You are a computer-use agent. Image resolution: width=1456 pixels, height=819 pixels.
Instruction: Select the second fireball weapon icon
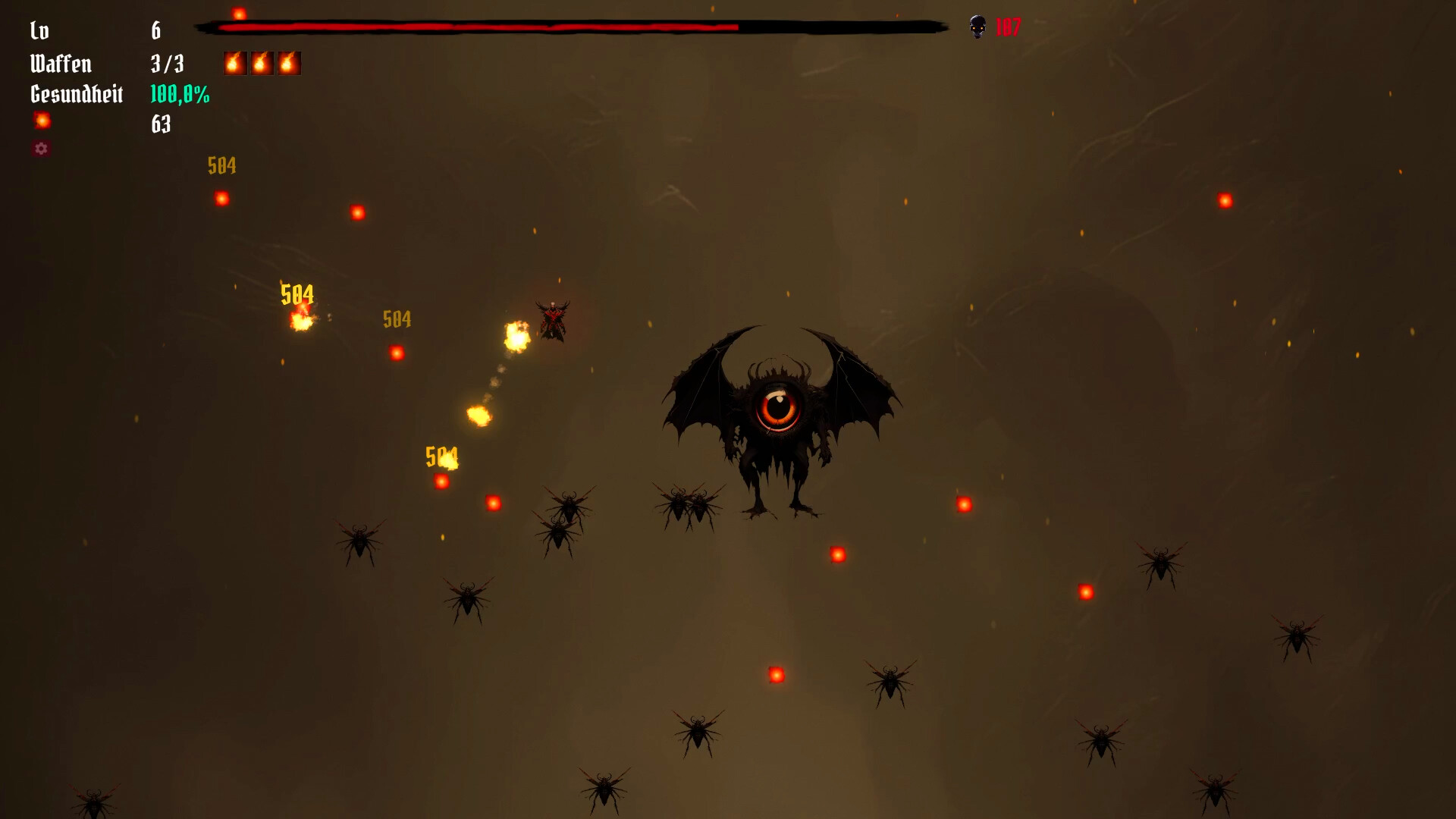(262, 63)
